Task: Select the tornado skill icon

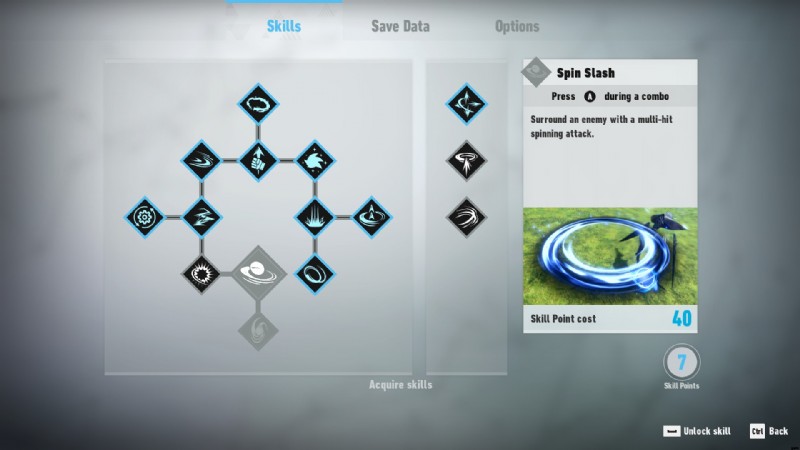Action: (x=466, y=159)
